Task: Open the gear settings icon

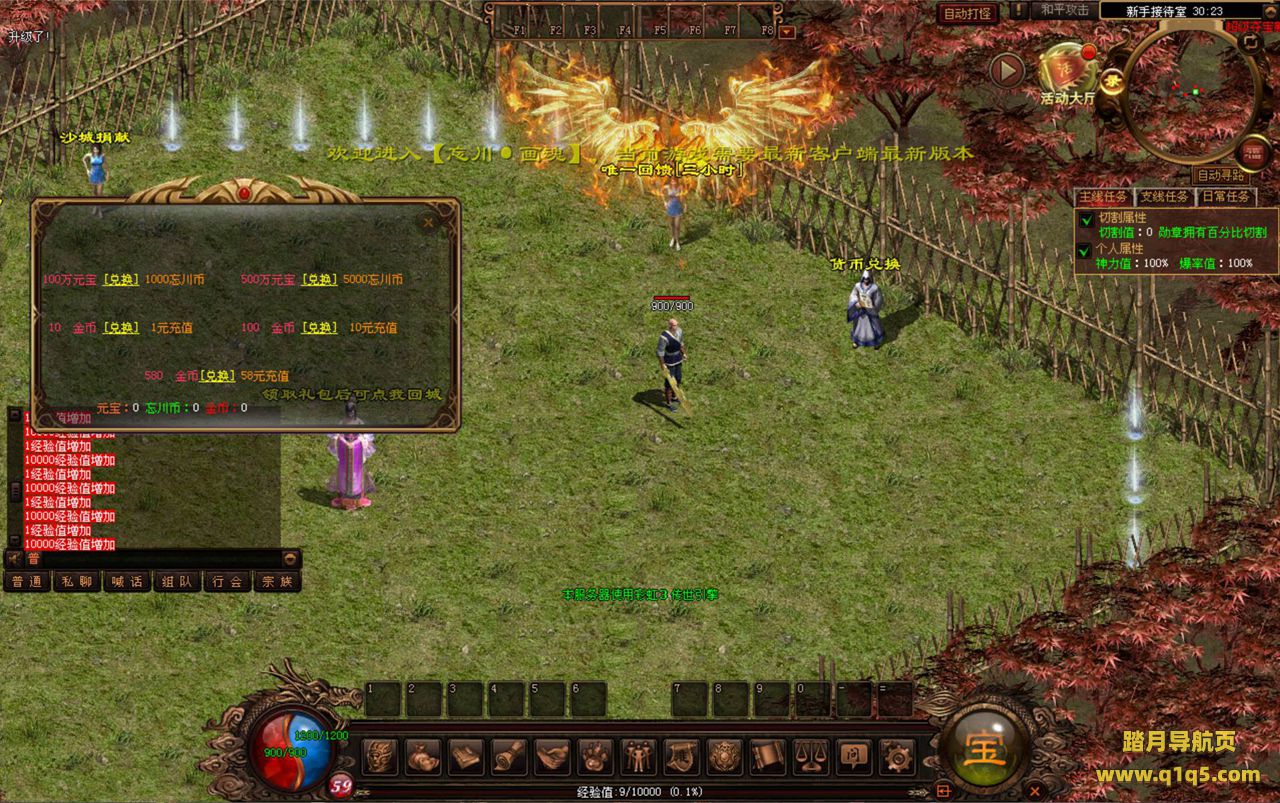Action: [894, 756]
